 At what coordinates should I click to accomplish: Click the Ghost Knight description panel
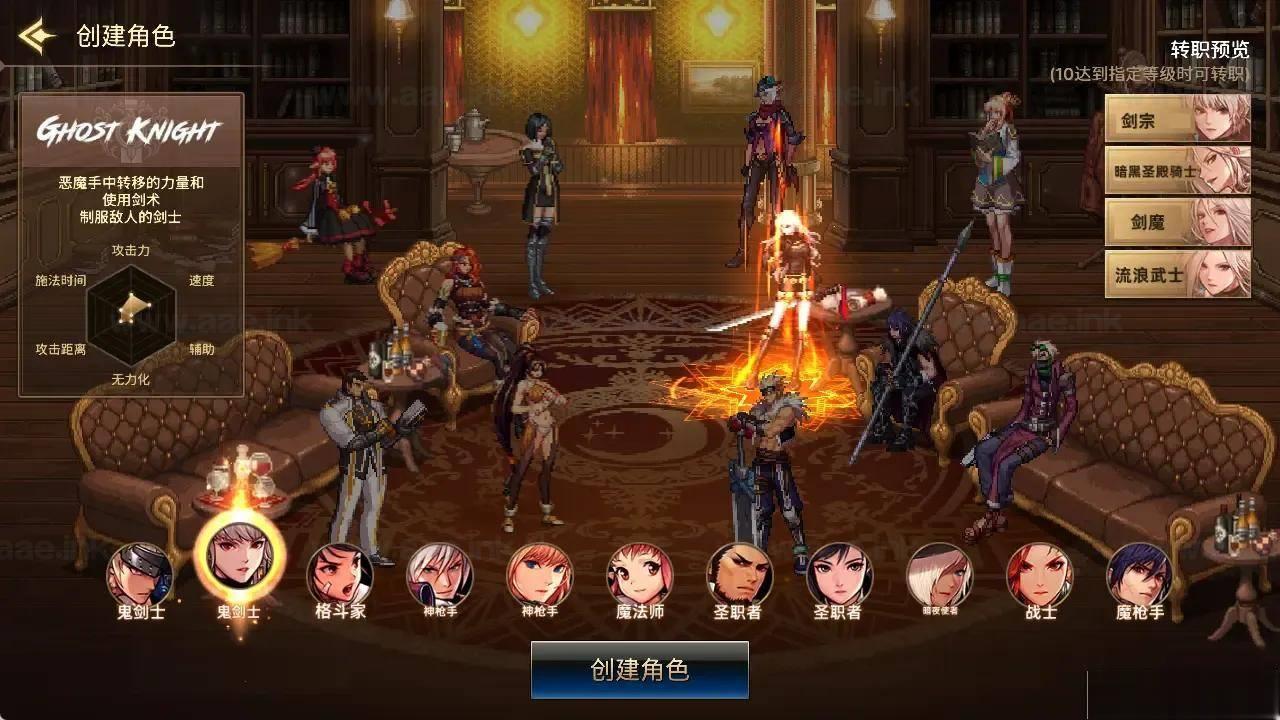pyautogui.click(x=134, y=190)
